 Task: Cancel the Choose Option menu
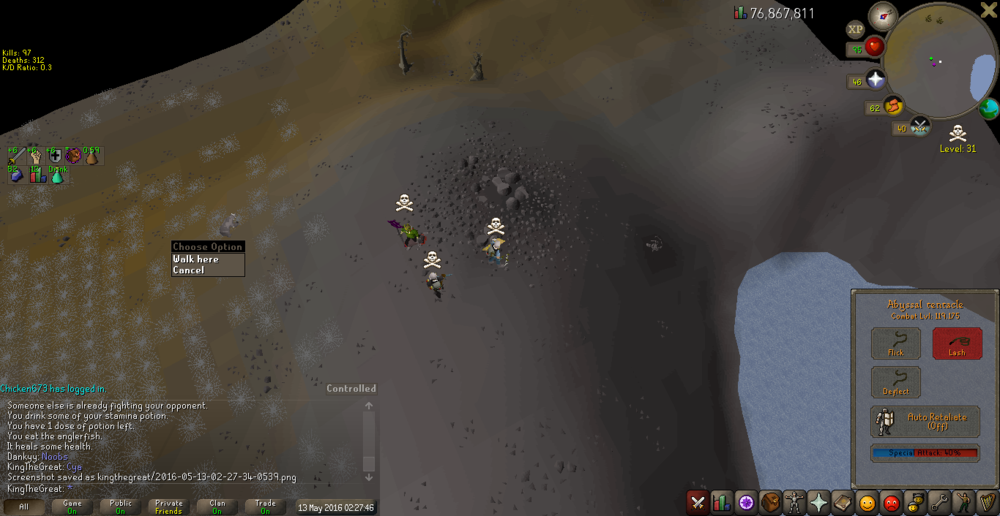tap(188, 270)
